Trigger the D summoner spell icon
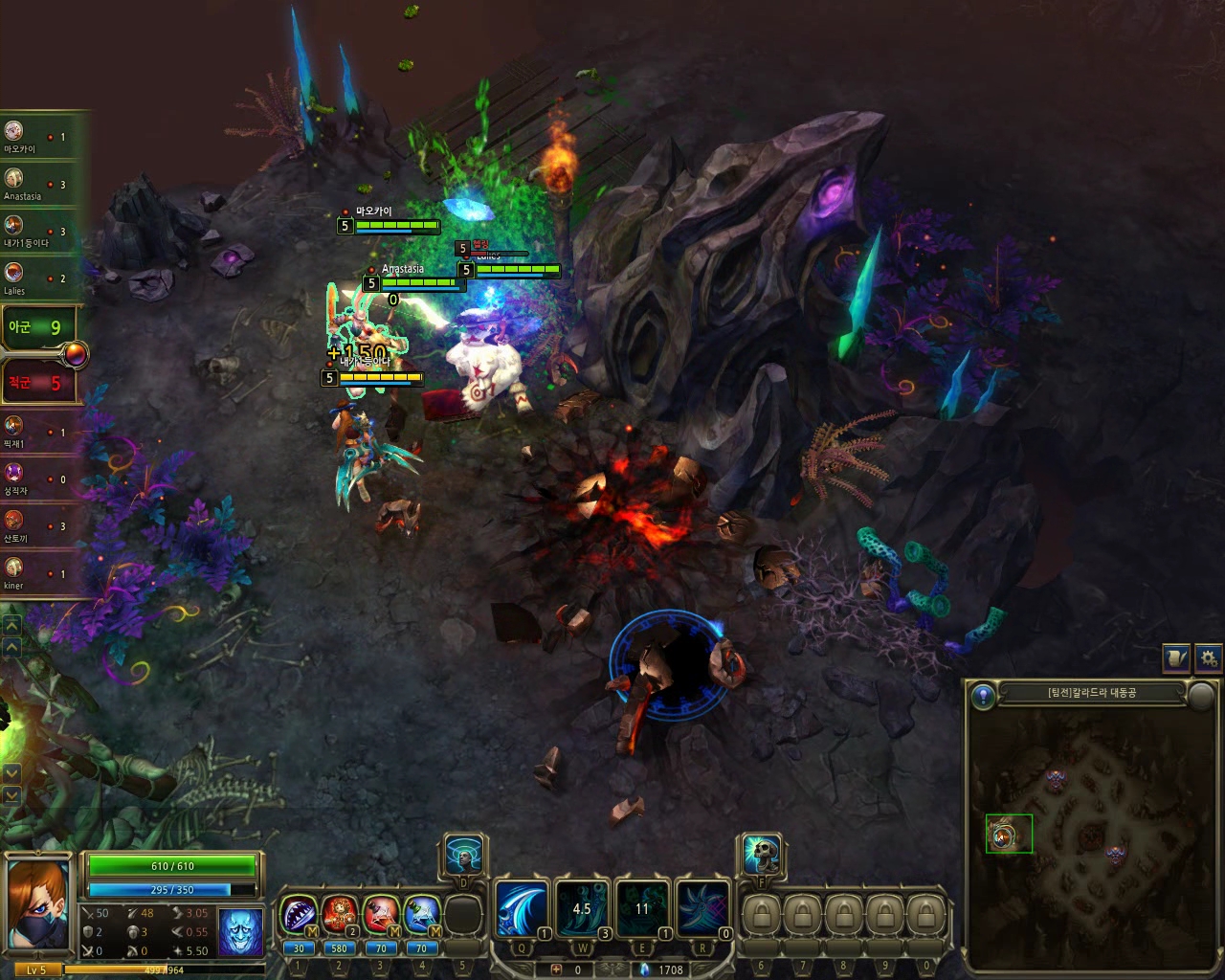The image size is (1225, 980). click(464, 855)
